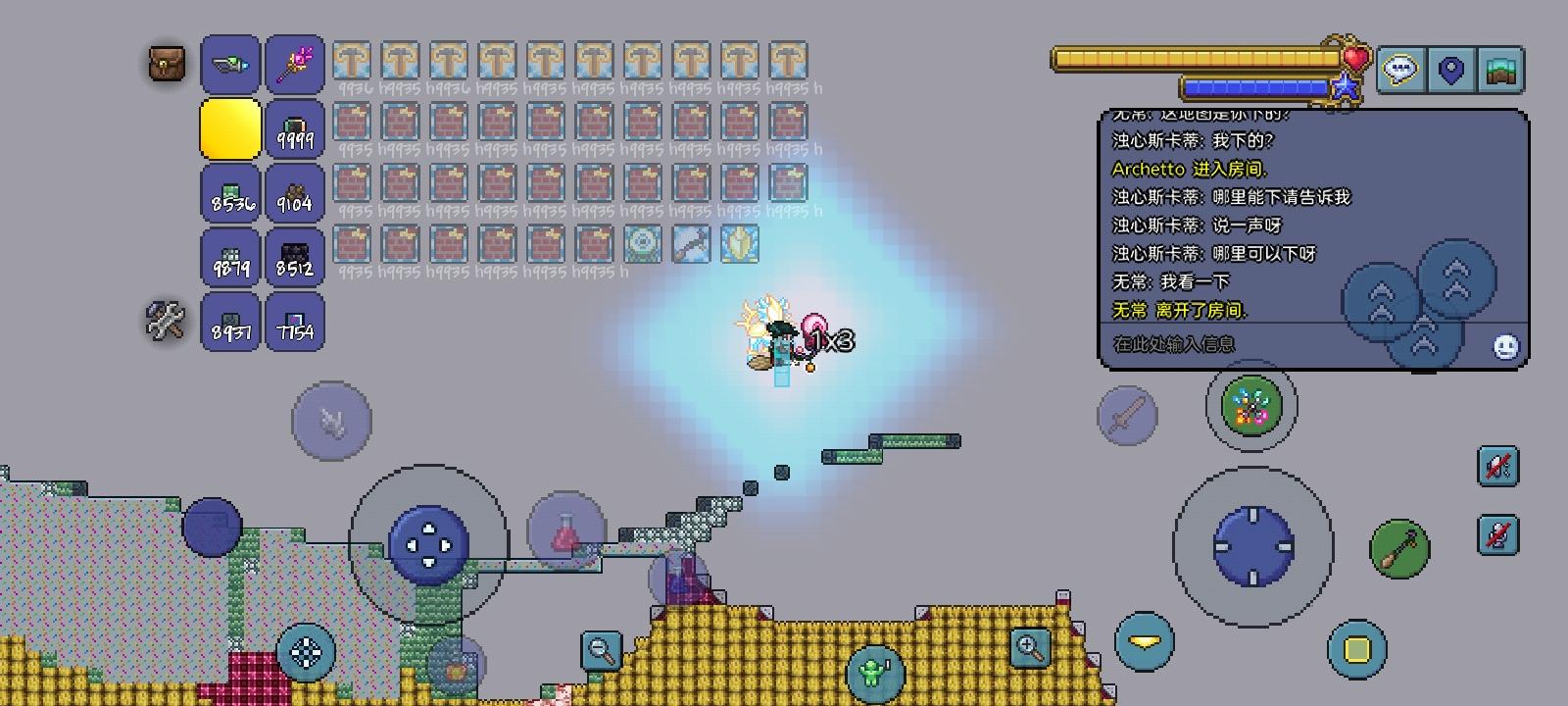Select the 9999-stack brick slot
The image size is (1568, 706).
(x=294, y=128)
